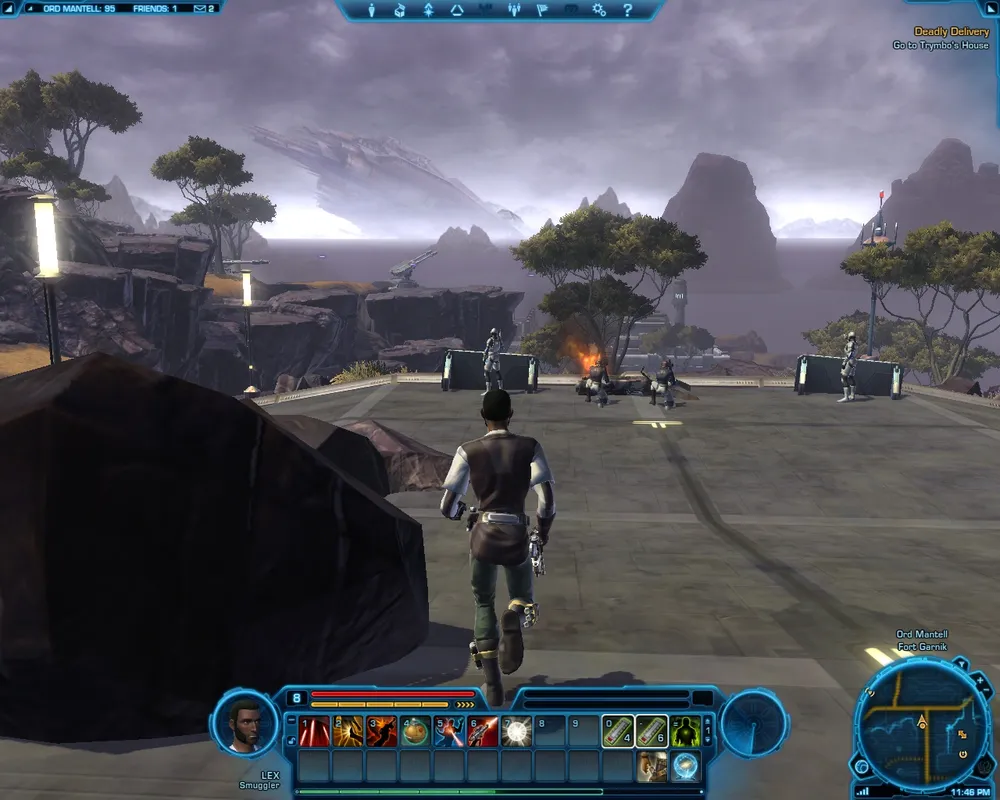1000x800 pixels.
Task: Click the question mark help icon
Action: tap(628, 10)
